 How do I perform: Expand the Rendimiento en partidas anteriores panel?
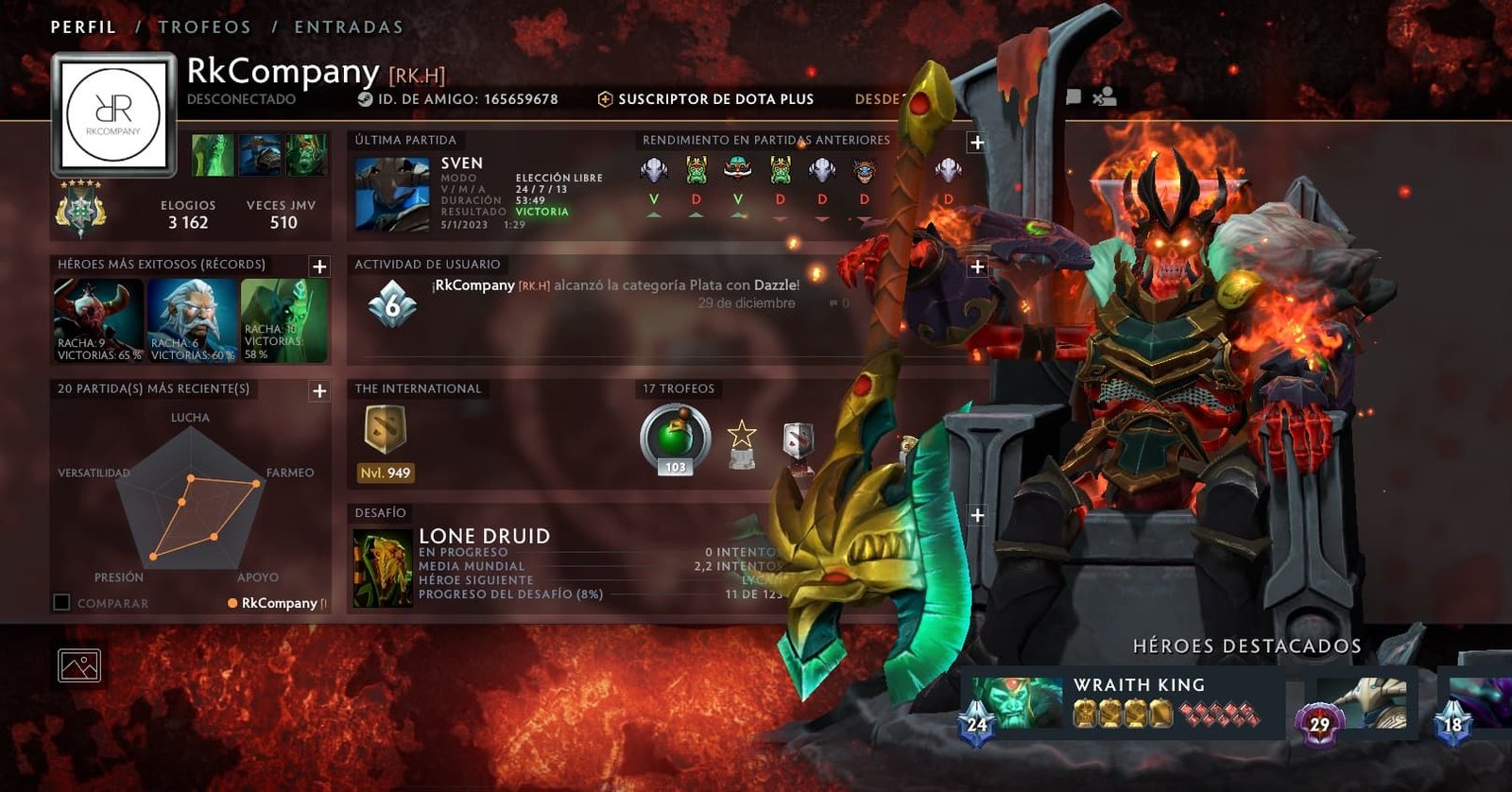click(976, 143)
